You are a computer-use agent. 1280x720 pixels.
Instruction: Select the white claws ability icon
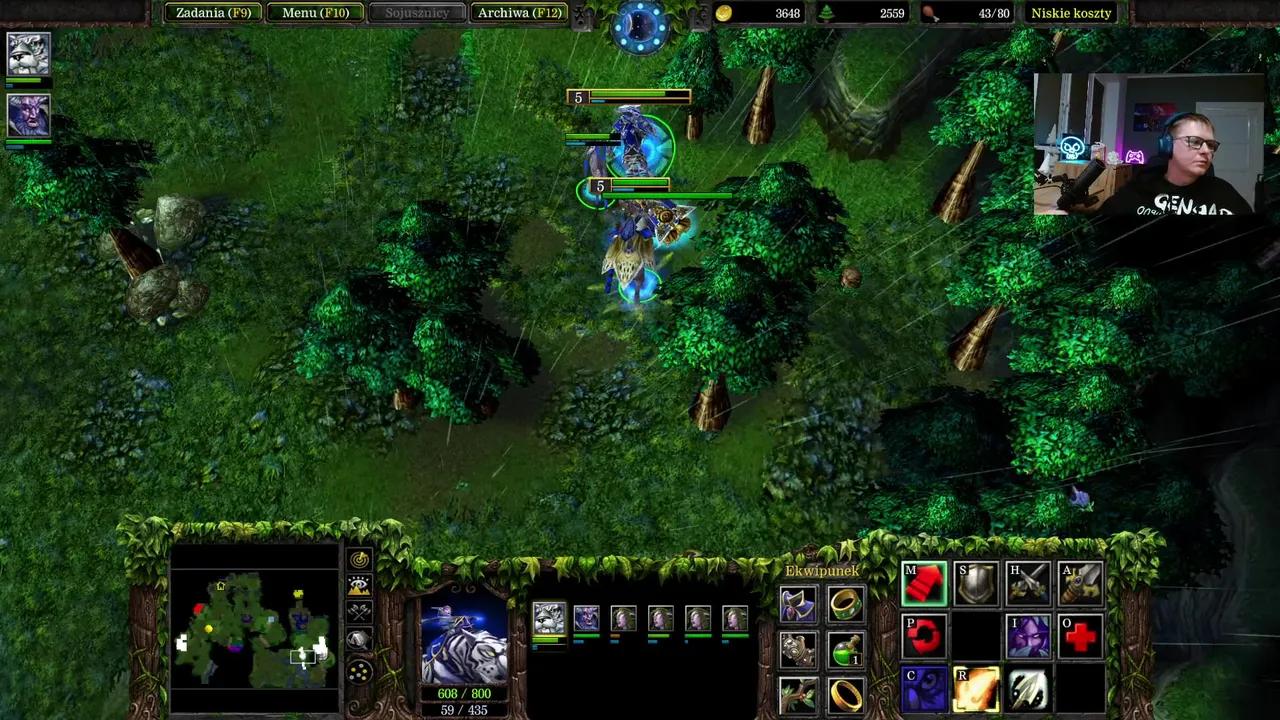pyautogui.click(x=1027, y=687)
